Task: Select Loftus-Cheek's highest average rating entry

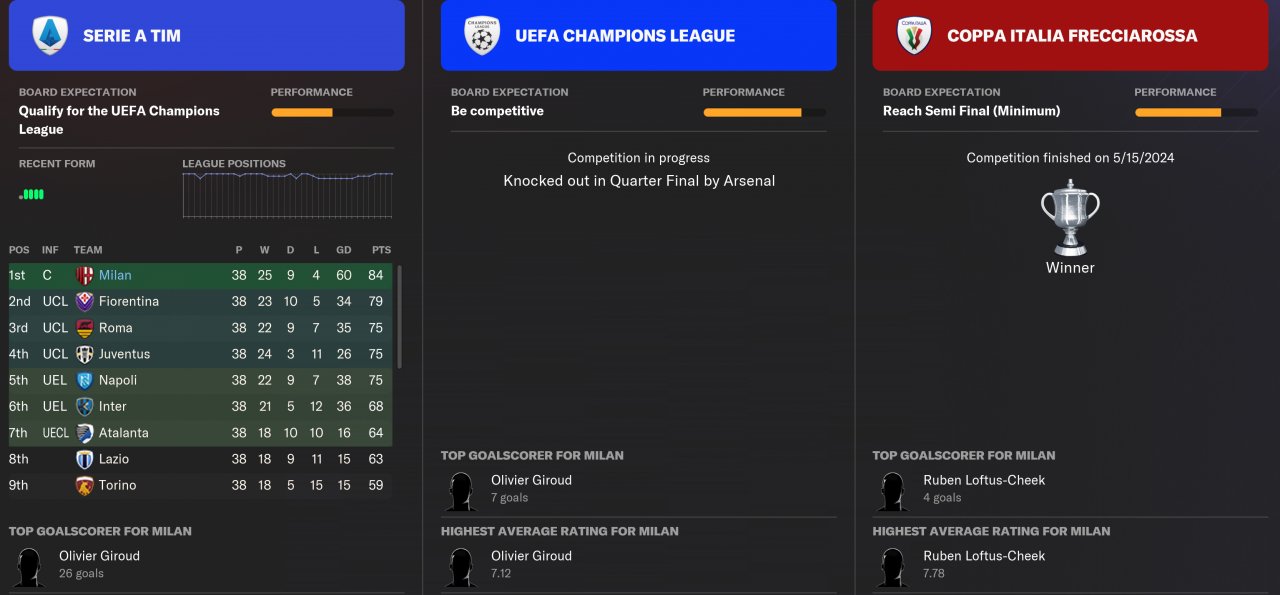Action: (983, 556)
